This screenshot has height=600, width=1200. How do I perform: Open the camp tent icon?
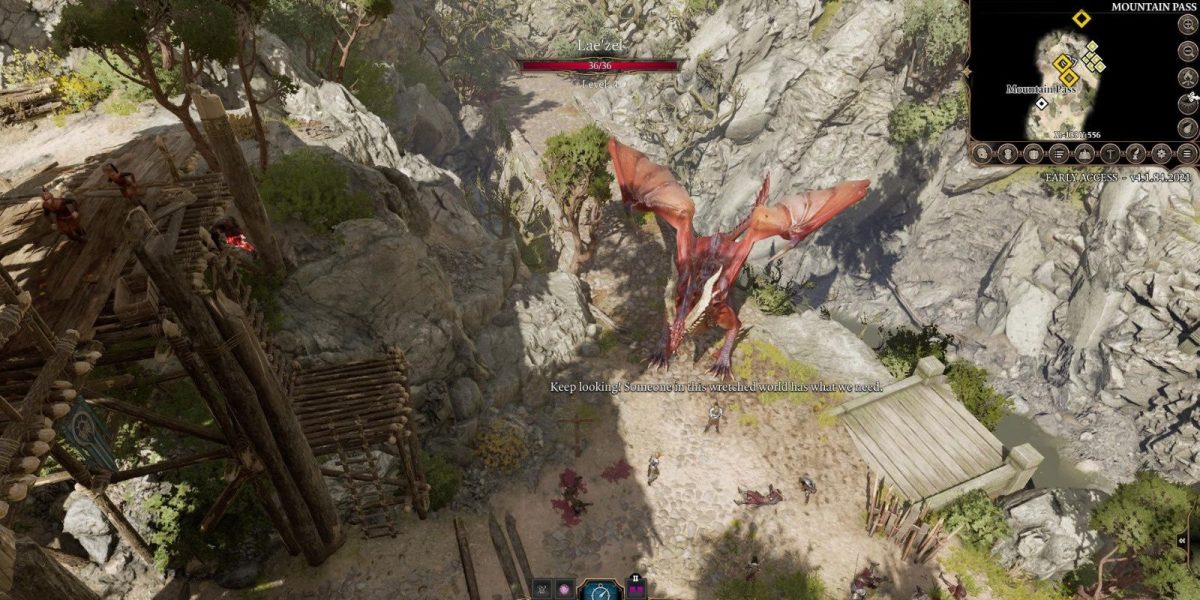pyautogui.click(x=1085, y=154)
